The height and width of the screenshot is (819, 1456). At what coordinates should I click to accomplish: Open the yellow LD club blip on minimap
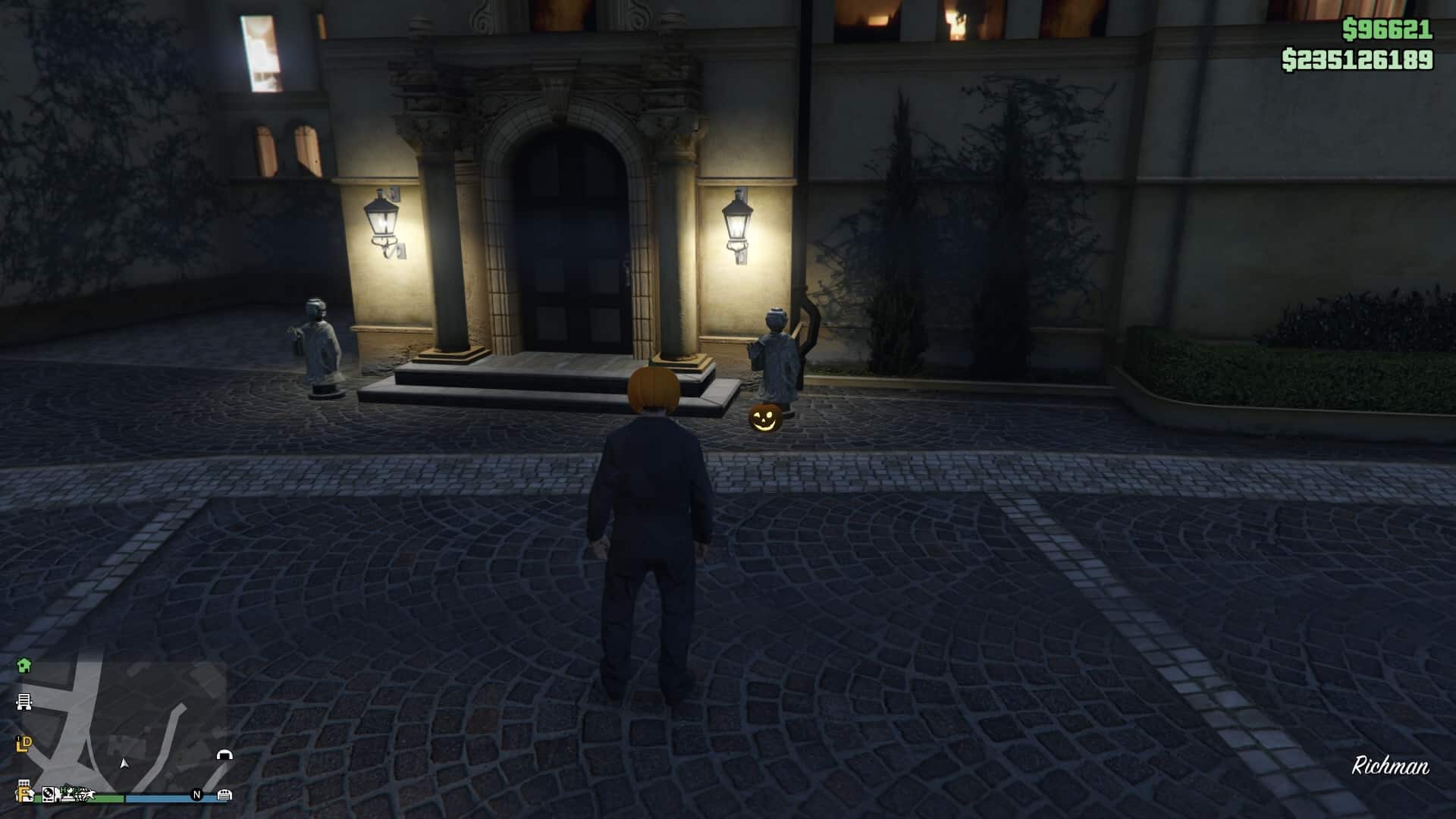click(24, 743)
